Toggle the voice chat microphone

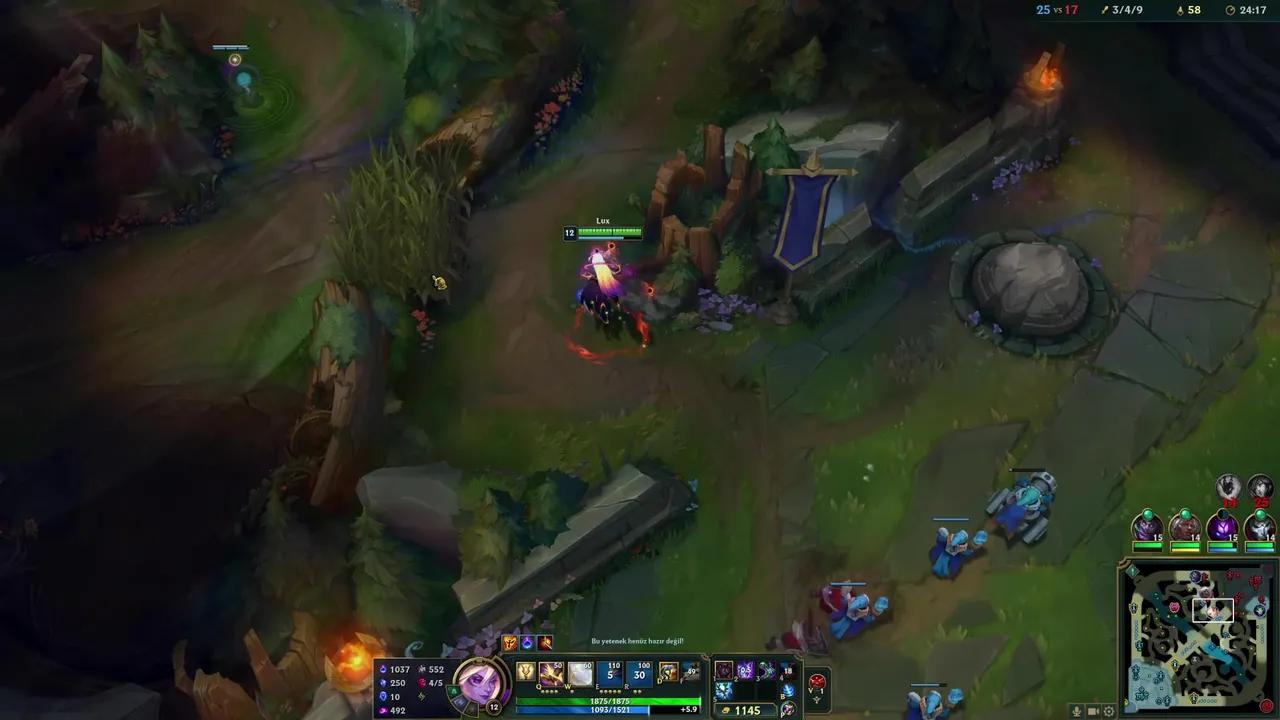[x=1077, y=711]
